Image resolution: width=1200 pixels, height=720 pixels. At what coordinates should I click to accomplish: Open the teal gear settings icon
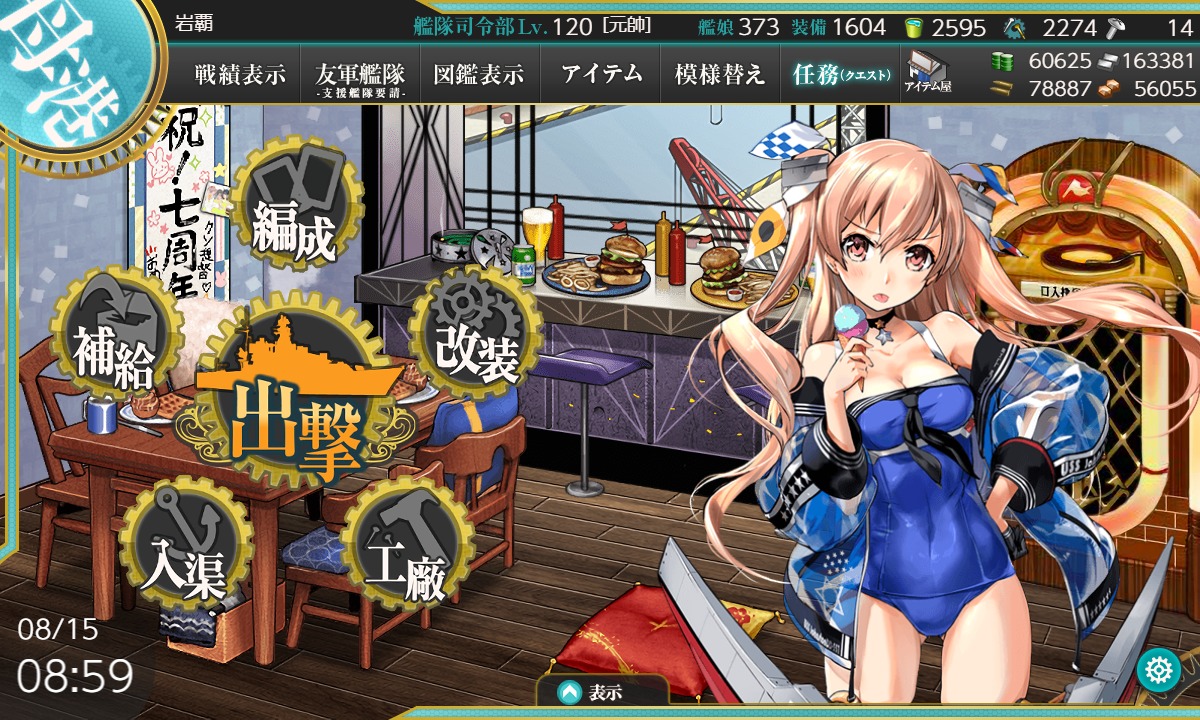coord(1159,669)
